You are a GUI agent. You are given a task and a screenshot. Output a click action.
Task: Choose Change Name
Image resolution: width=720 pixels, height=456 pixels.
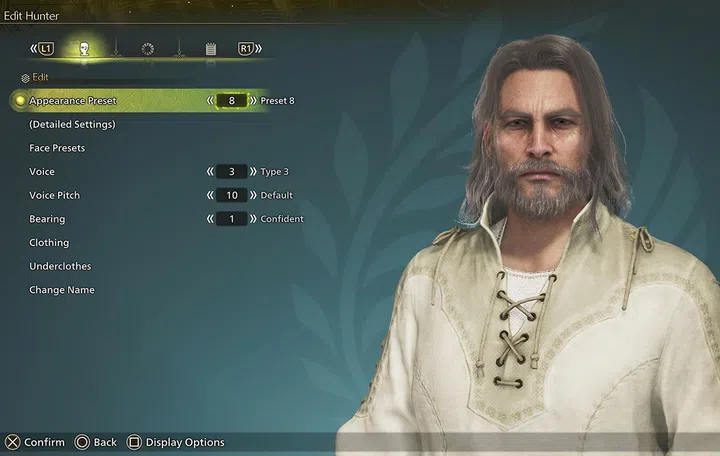62,290
